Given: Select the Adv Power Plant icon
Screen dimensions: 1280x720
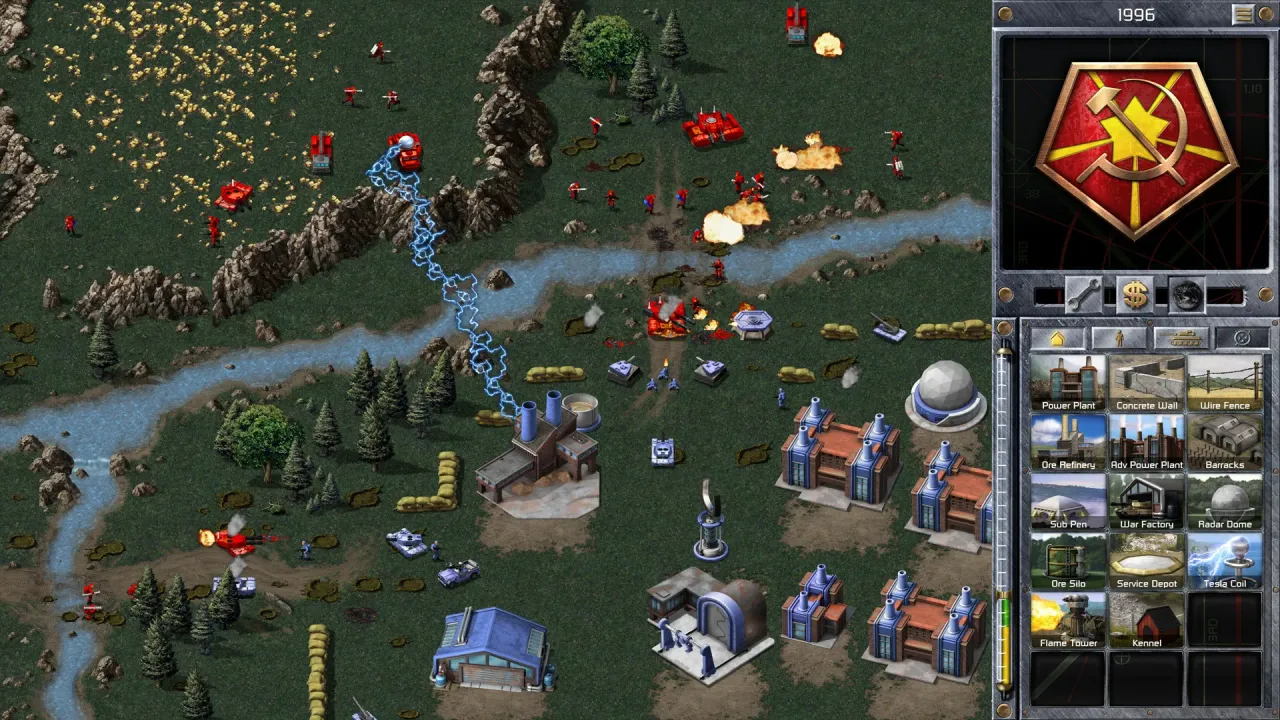Looking at the screenshot, I should (x=1146, y=442).
